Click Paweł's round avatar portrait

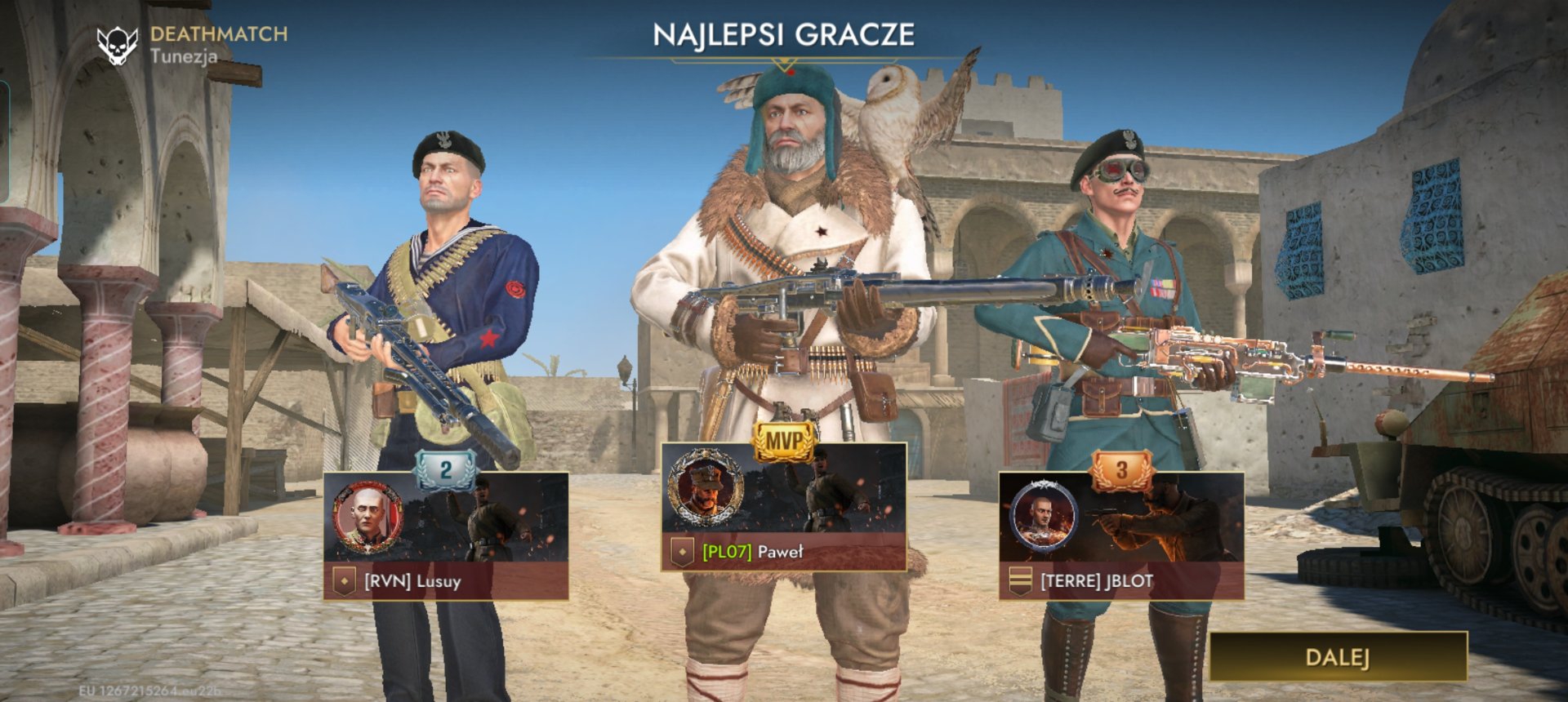pyautogui.click(x=706, y=488)
